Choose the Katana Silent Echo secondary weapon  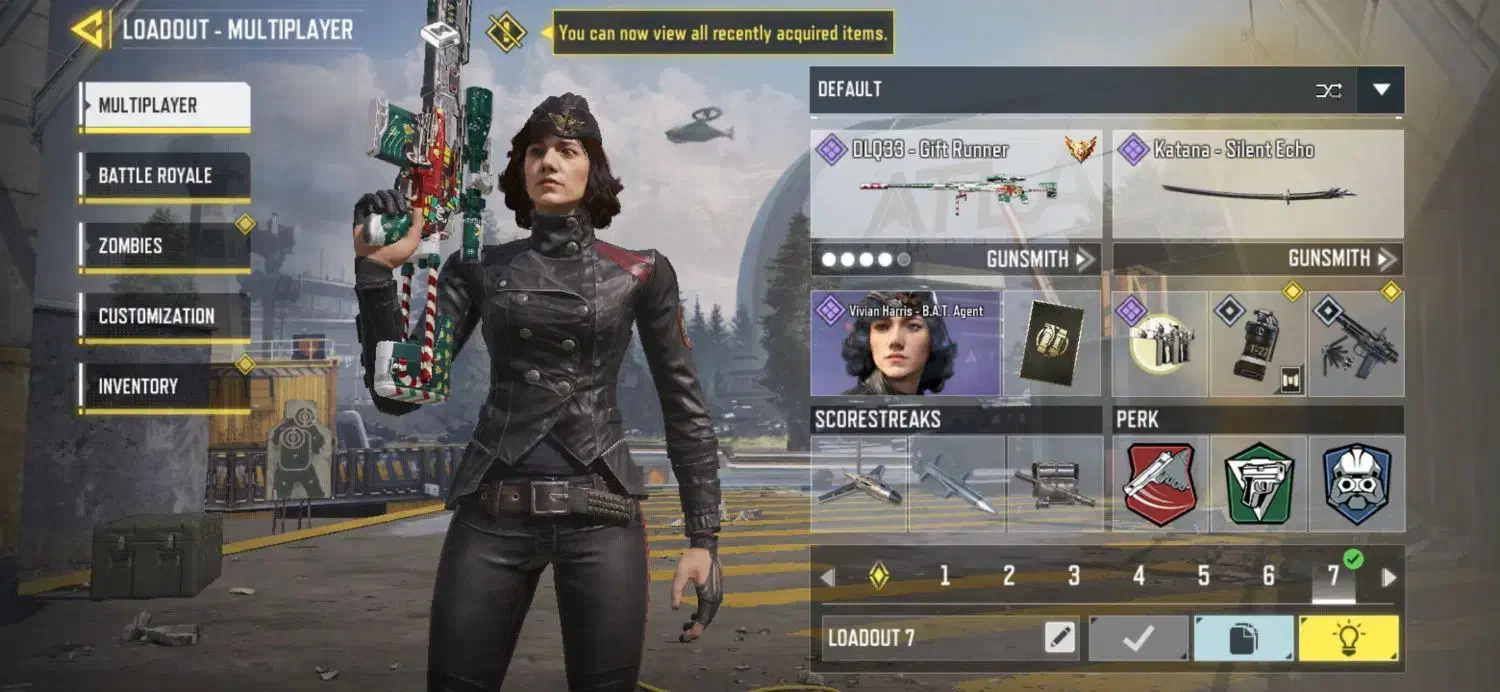point(1258,184)
